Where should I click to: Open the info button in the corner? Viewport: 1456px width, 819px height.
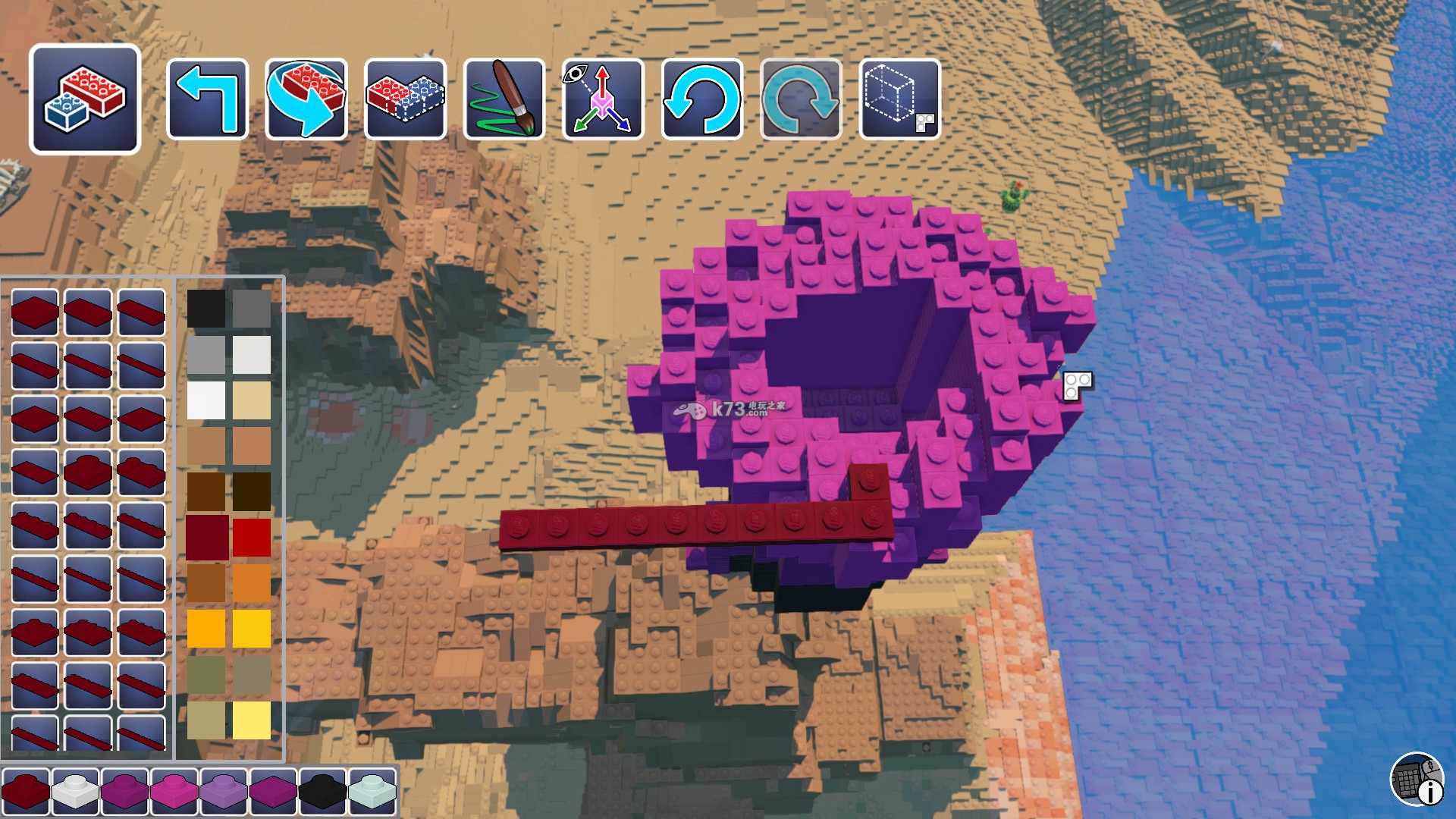(1417, 780)
